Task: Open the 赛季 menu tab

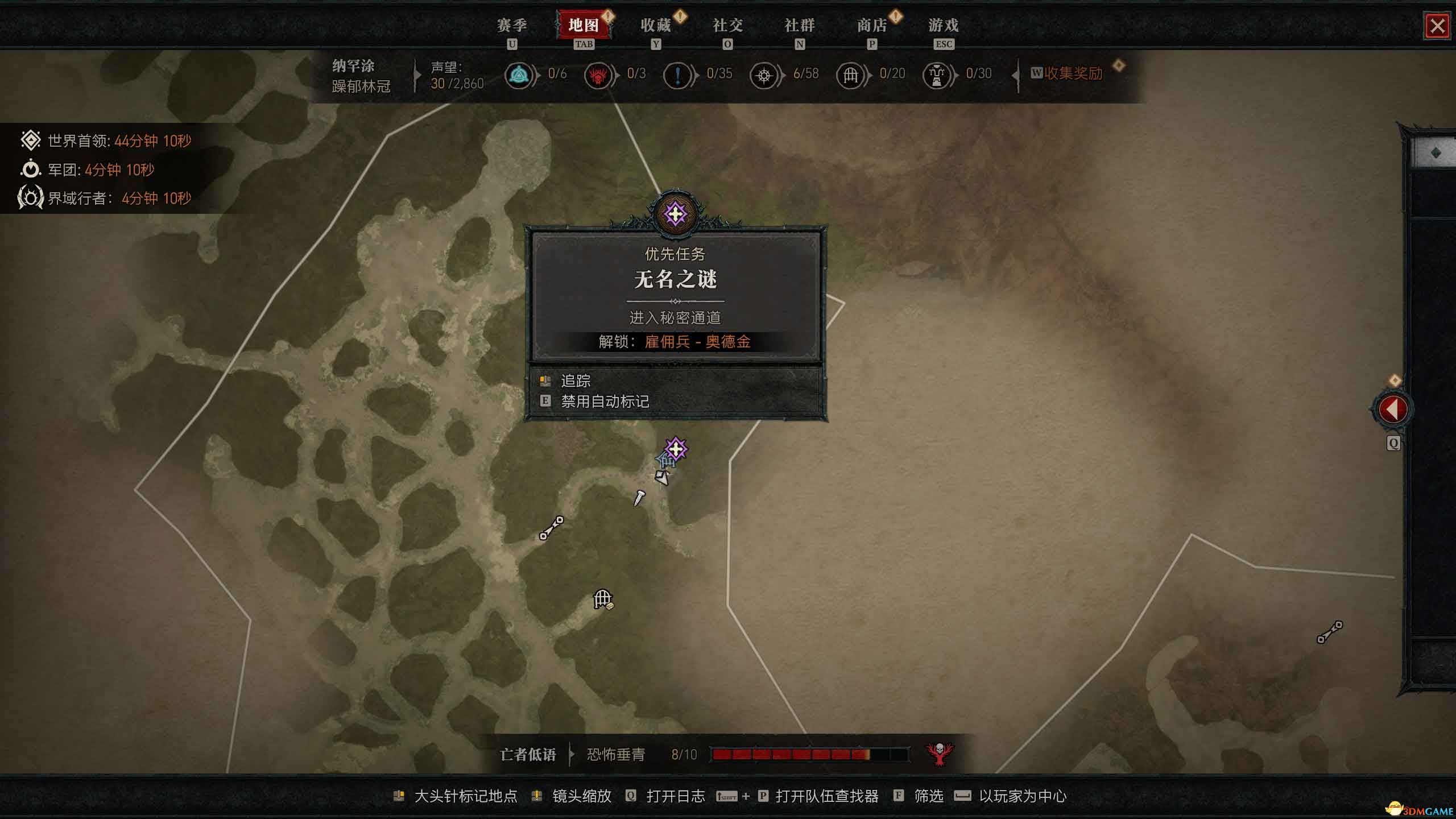Action: (x=512, y=26)
